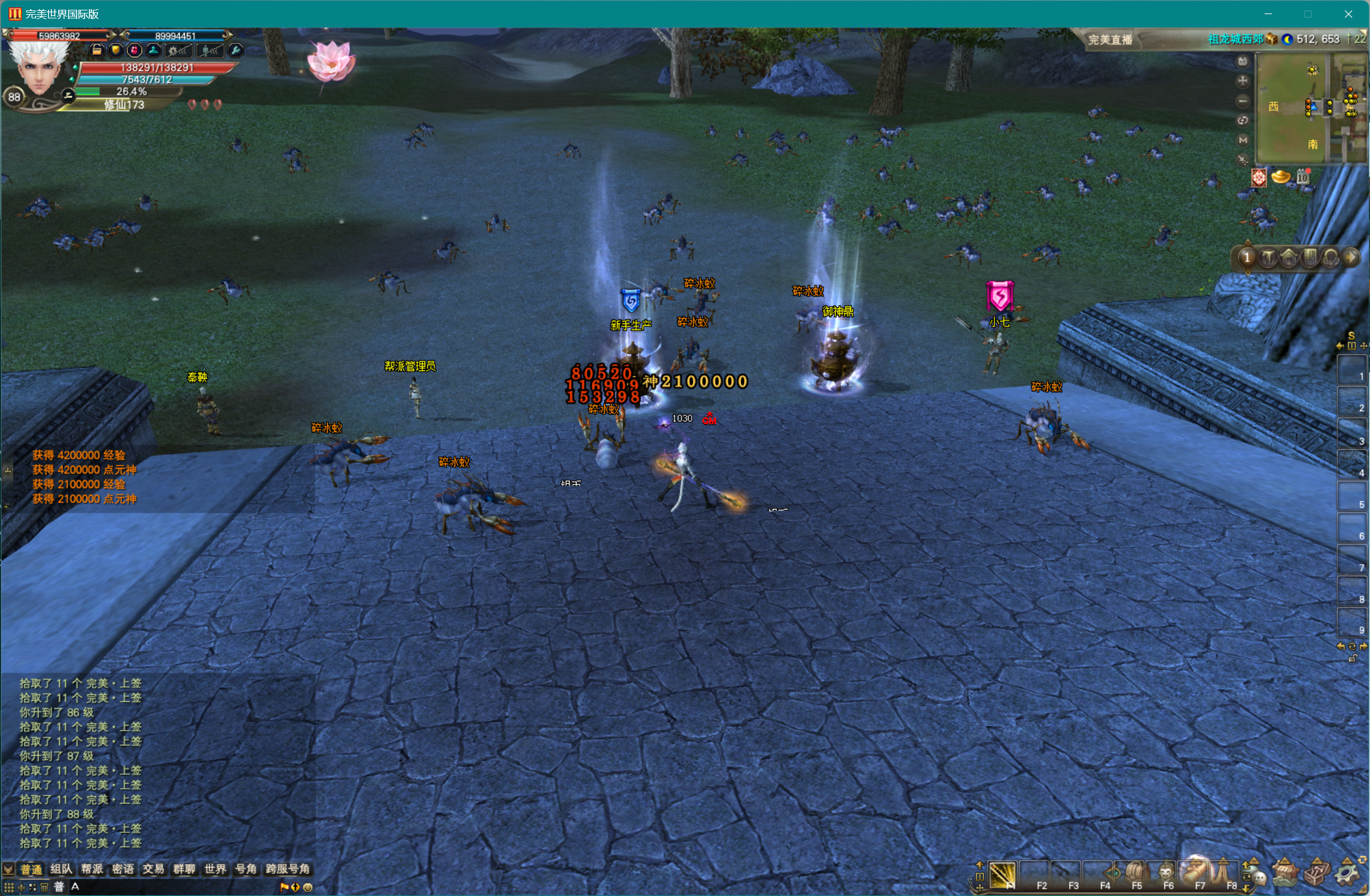Viewport: 1370px width, 896px height.
Task: Click the 完美直播 live stream tab
Action: [x=1110, y=40]
